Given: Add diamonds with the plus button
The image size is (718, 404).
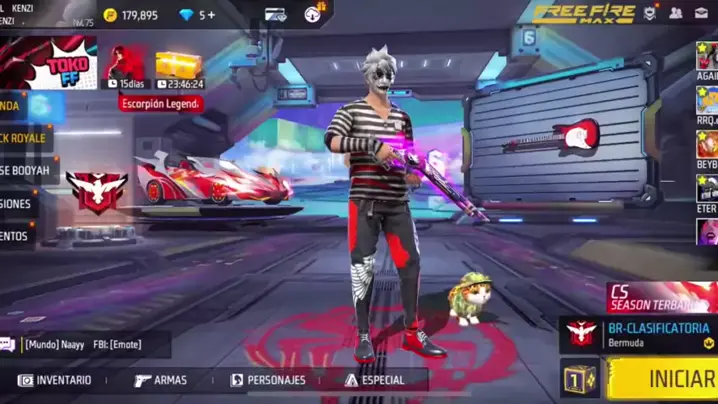Looking at the screenshot, I should click(211, 15).
